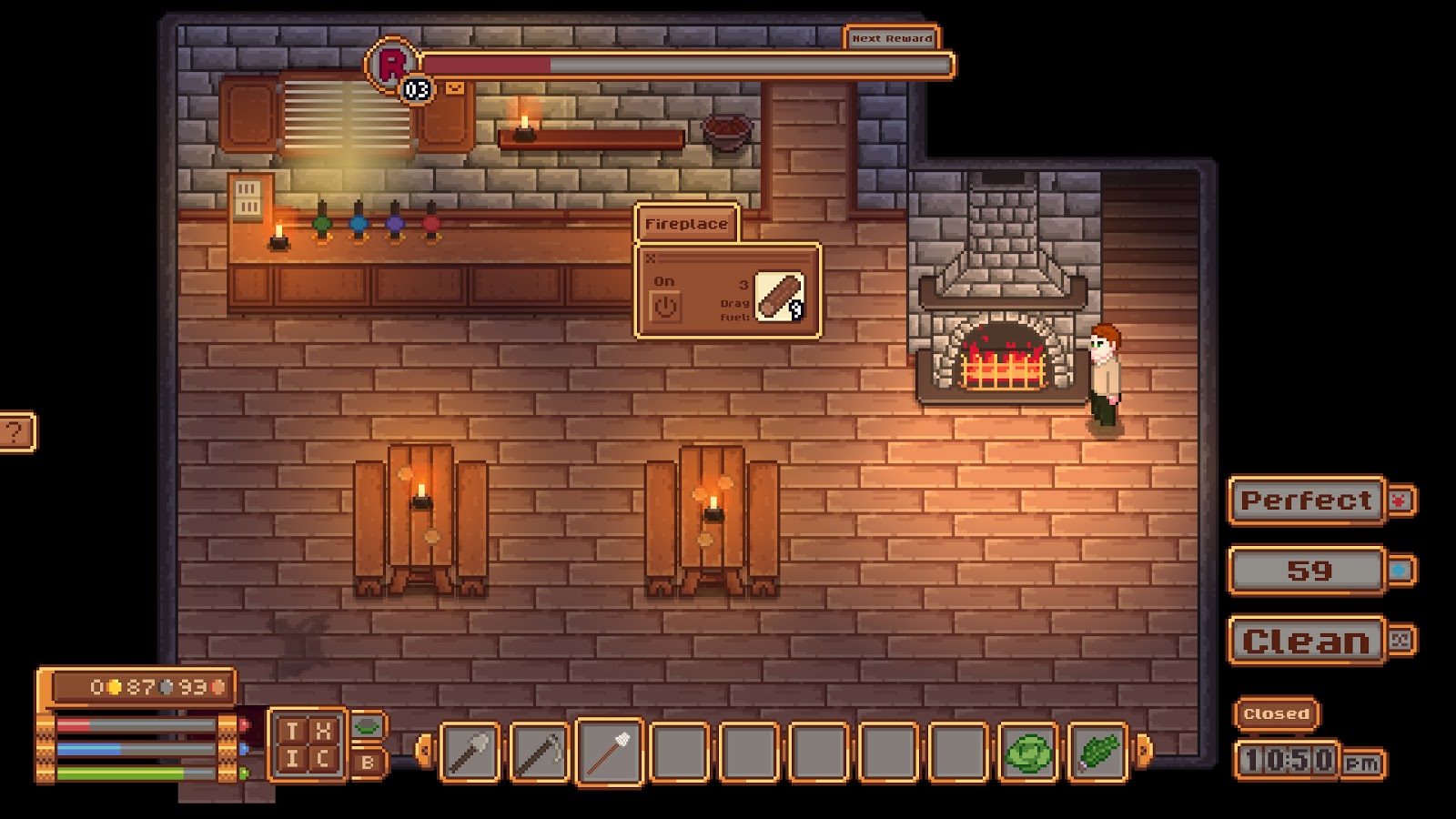The image size is (1456, 819).
Task: Click the right hotbar scroll arrow
Action: [1142, 752]
